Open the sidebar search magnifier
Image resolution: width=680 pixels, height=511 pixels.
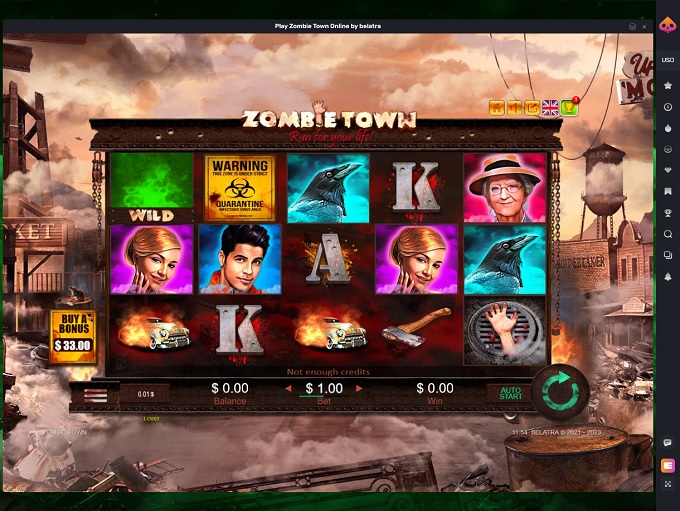[x=667, y=234]
